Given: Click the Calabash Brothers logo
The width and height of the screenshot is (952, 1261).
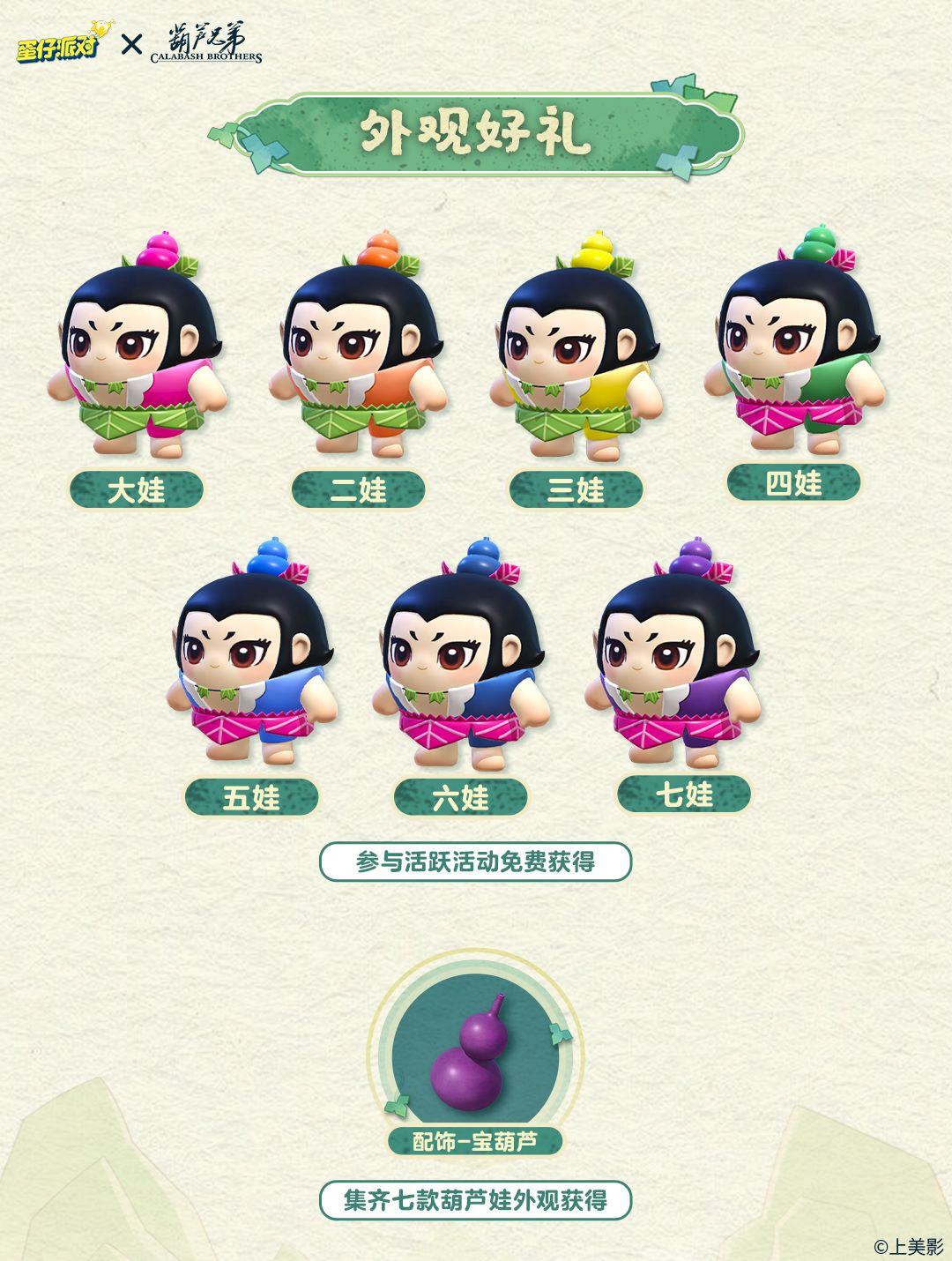Looking at the screenshot, I should click(206, 44).
